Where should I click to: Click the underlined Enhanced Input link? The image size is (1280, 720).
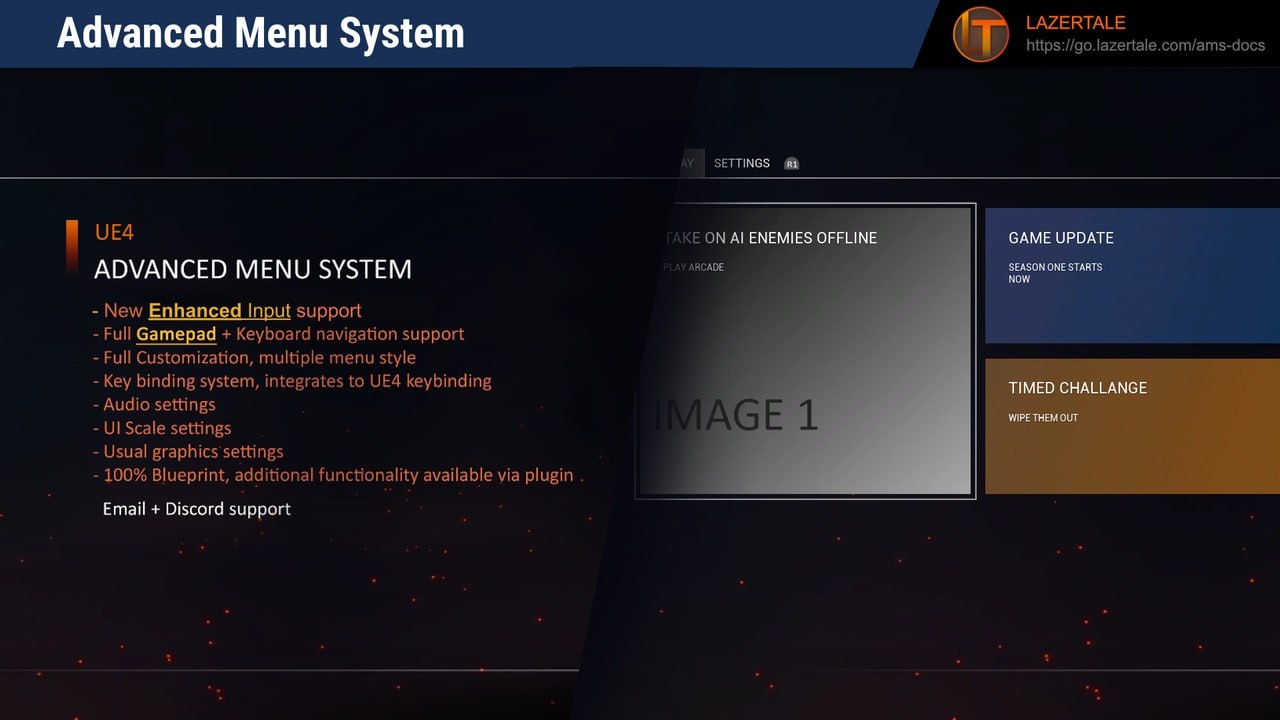[219, 310]
